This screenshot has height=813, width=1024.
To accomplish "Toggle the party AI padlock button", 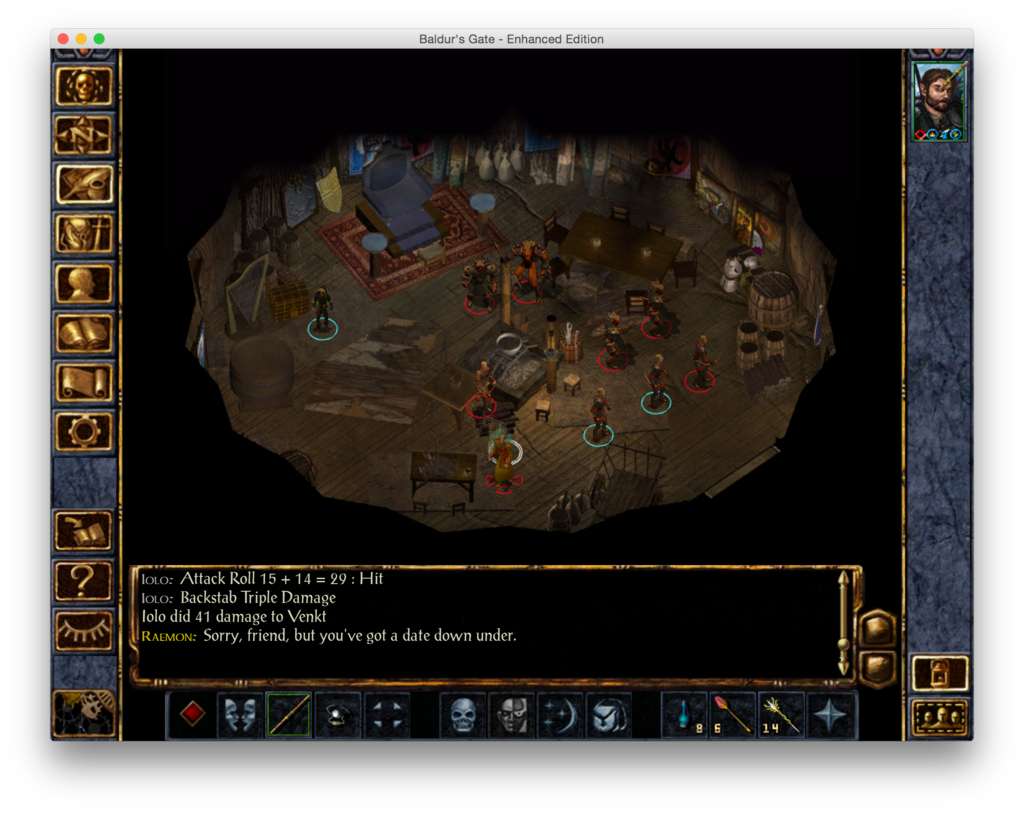I will [940, 673].
